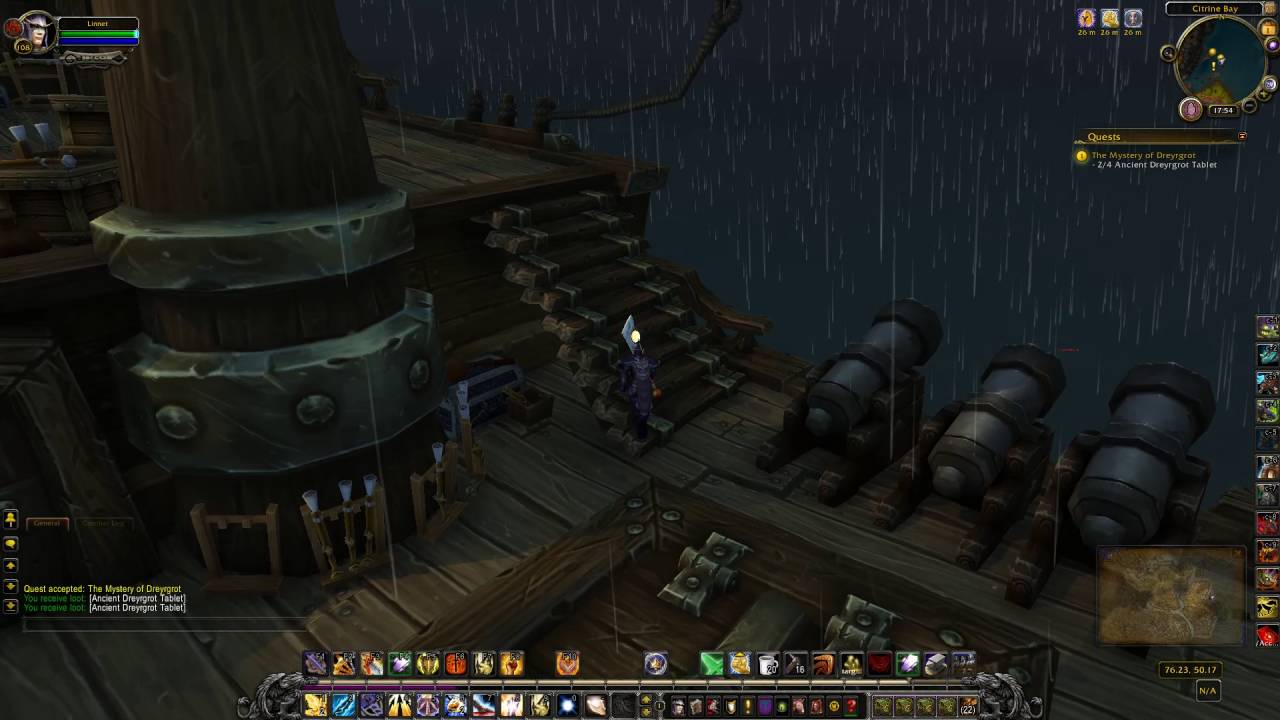Switch to the Combat Log tab
Screen dimensions: 1280x720
click(x=103, y=523)
